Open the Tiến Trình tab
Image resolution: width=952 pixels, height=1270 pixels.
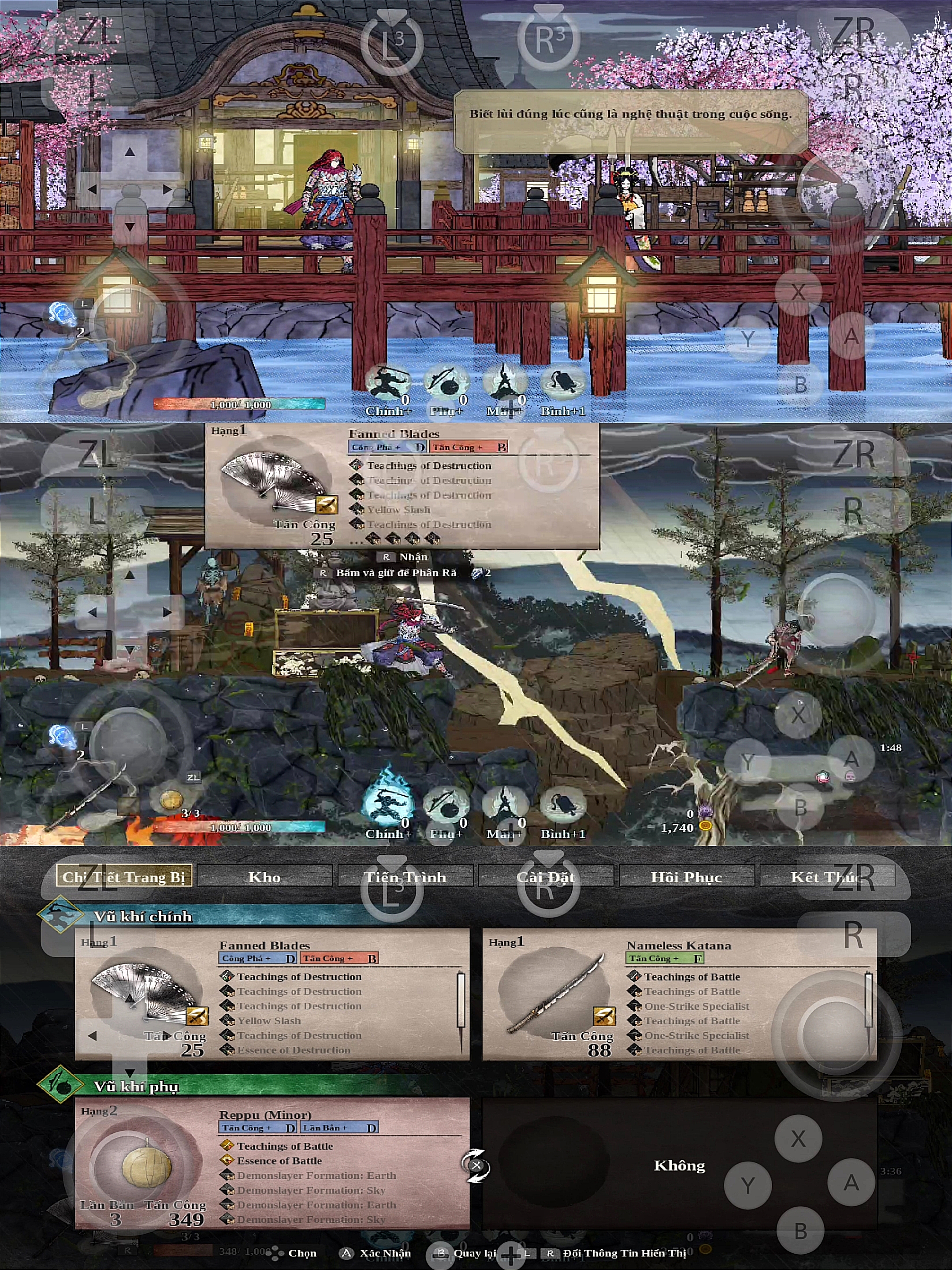[x=405, y=877]
